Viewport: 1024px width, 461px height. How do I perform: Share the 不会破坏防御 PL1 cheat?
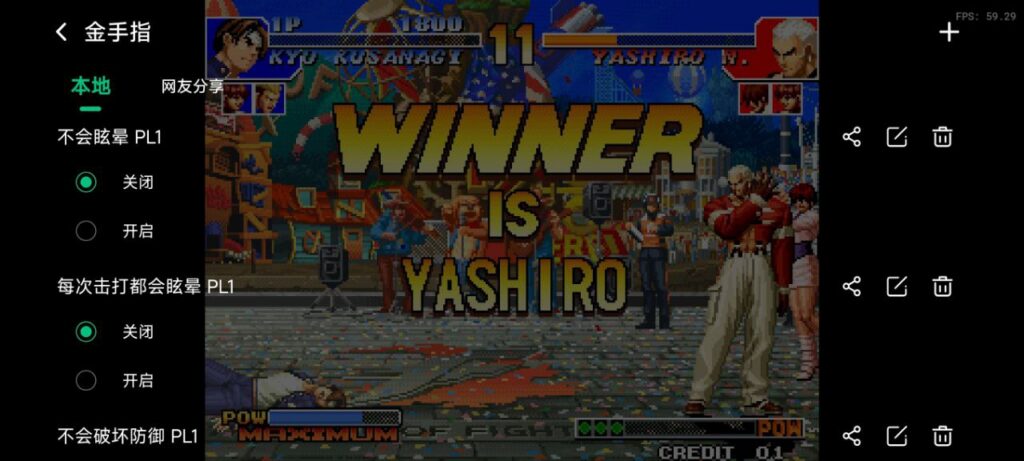tap(852, 436)
